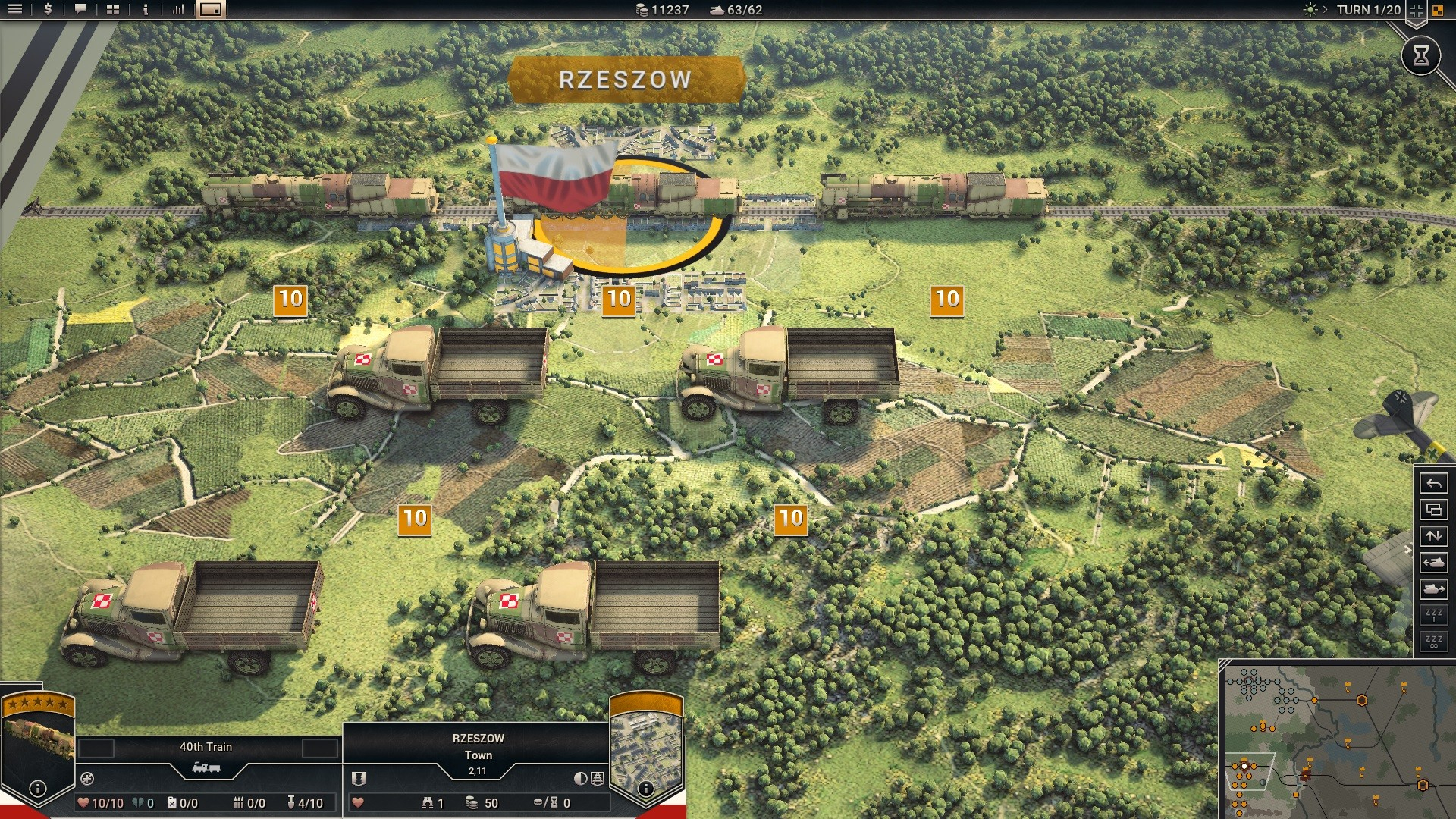Click the sleep-one-turn ZZZ button
This screenshot has height=819, width=1456.
[1433, 615]
